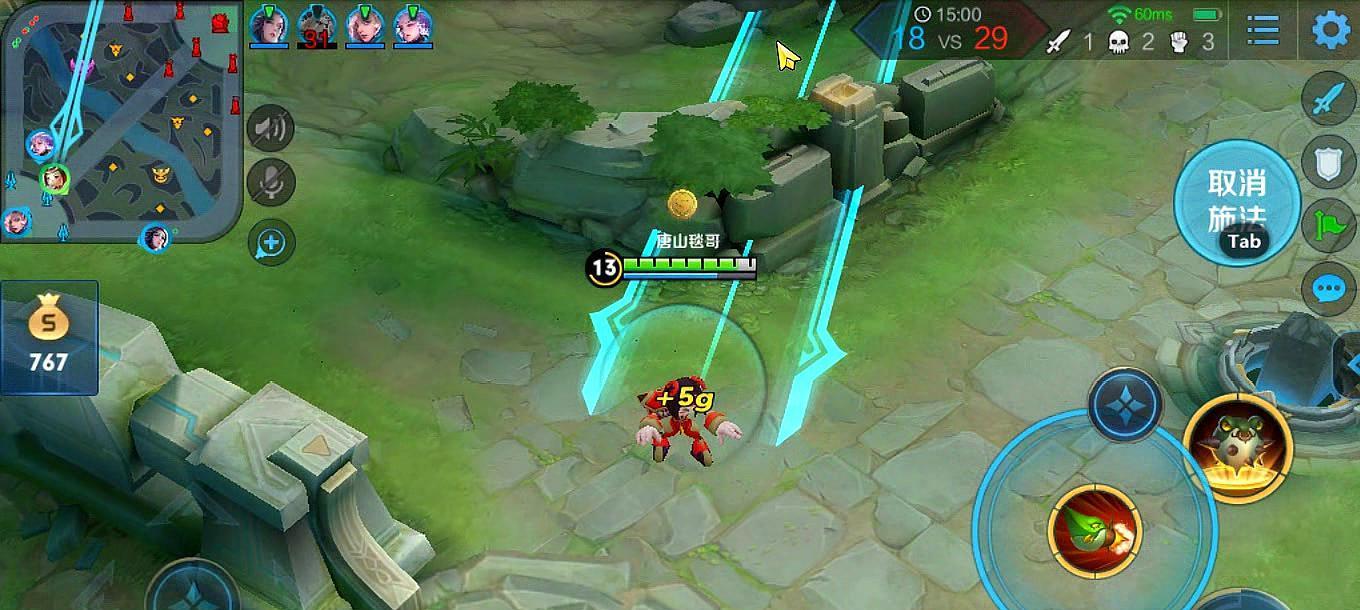Click the plus speech bubble icon
The width and height of the screenshot is (1360, 610).
pos(271,242)
